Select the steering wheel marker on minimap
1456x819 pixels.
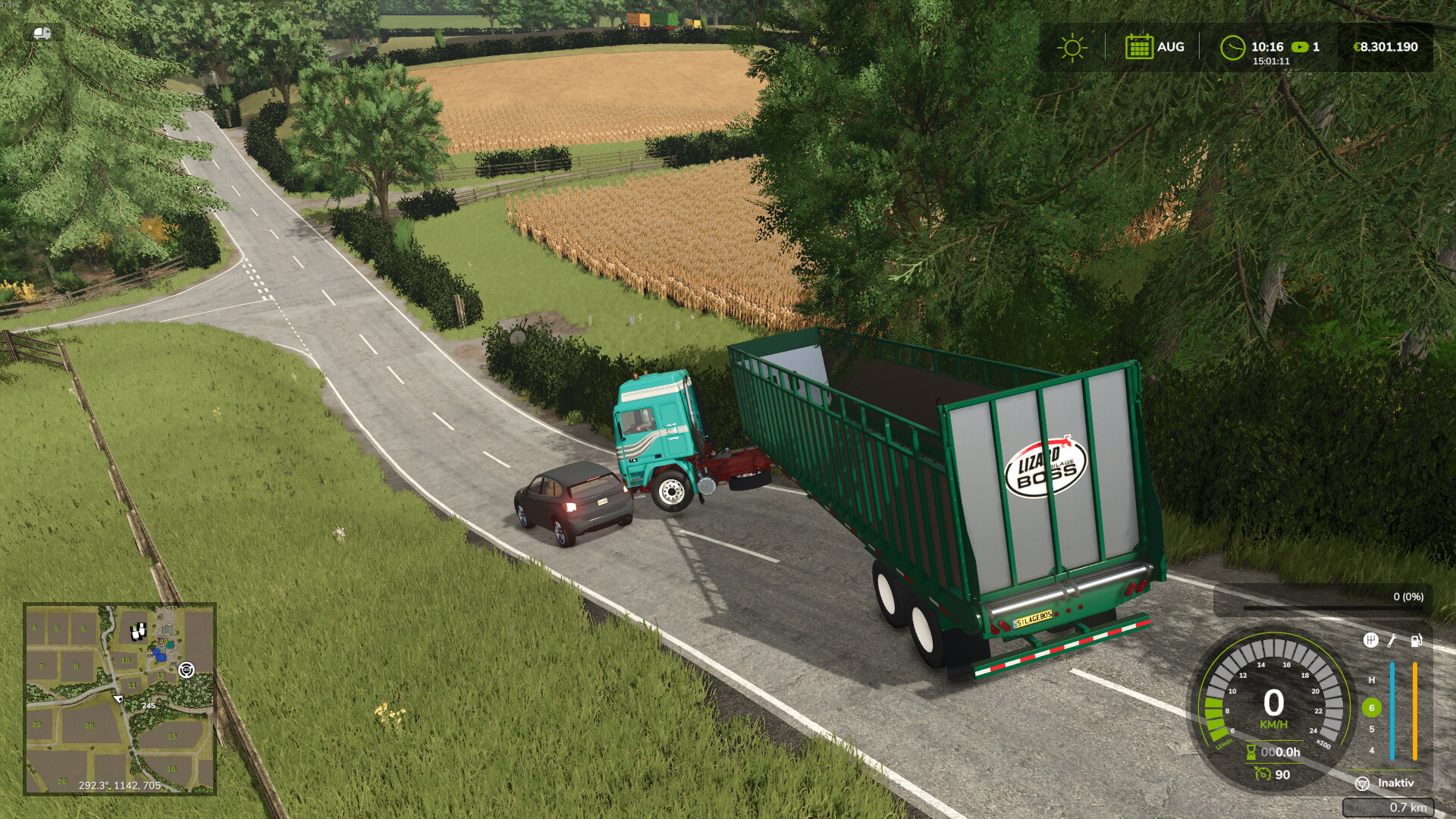[x=186, y=670]
